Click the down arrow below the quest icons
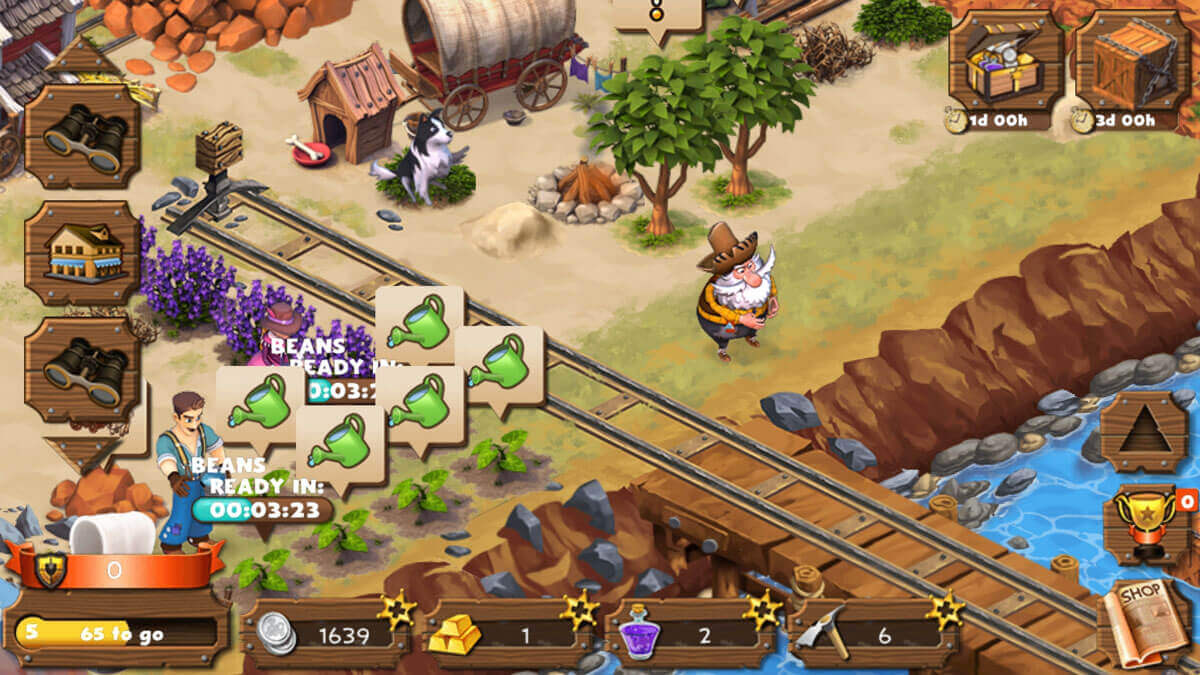This screenshot has height=675, width=1200. click(x=82, y=452)
